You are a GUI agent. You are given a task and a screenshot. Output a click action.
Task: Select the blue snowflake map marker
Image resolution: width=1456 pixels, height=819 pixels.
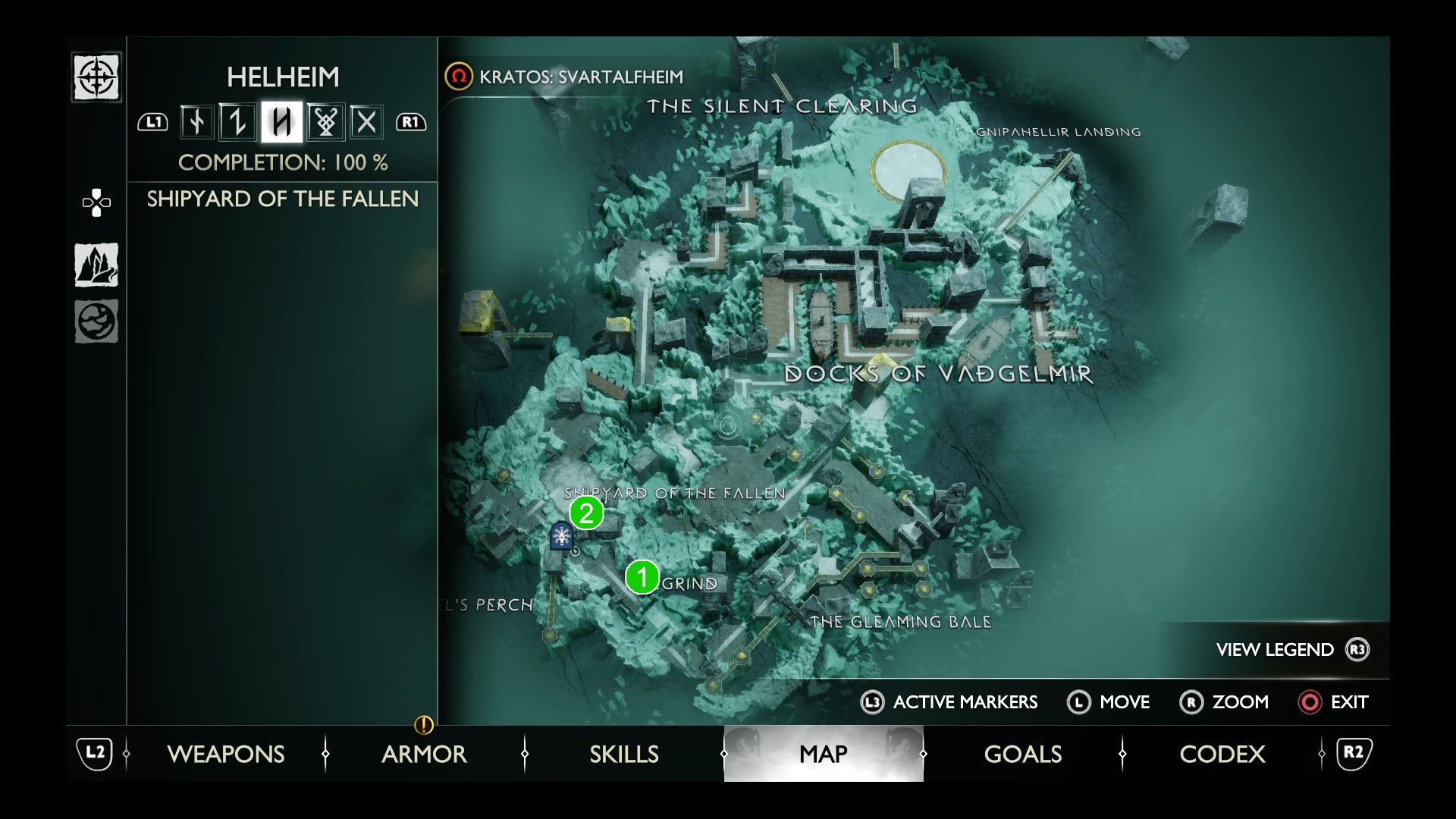coord(561,537)
